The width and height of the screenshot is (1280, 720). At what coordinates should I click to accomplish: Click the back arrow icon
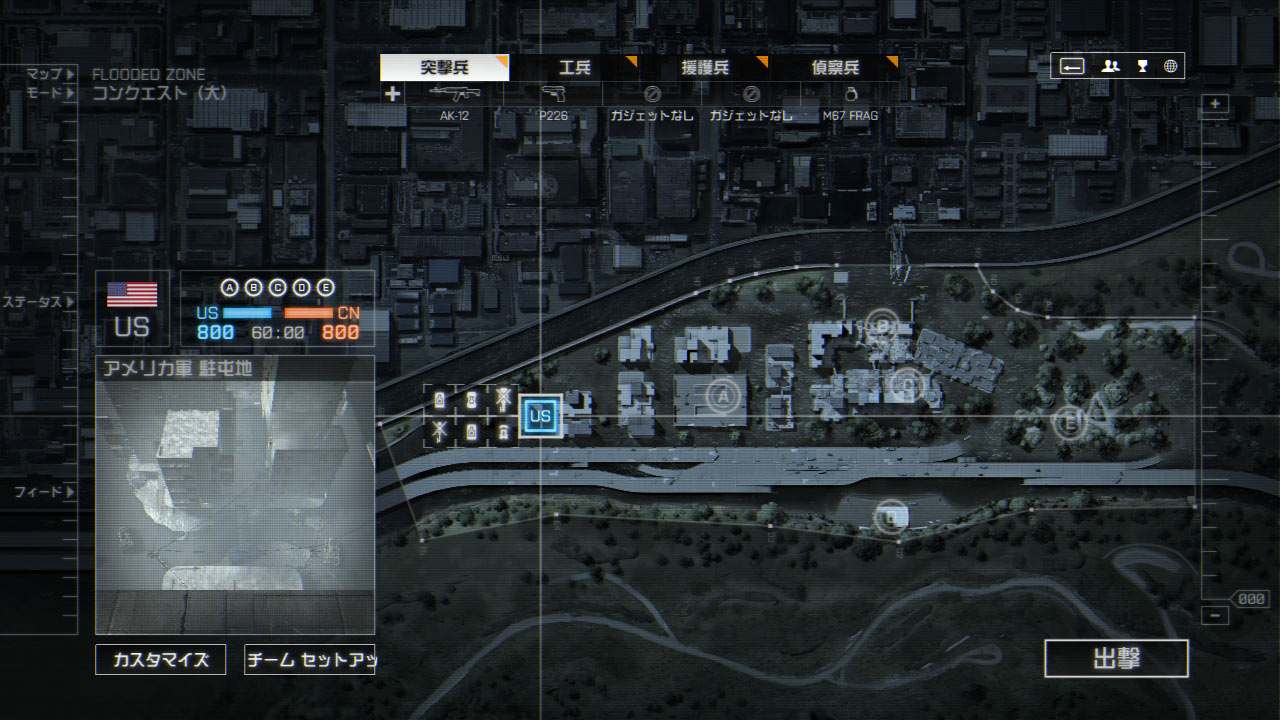tap(1072, 67)
